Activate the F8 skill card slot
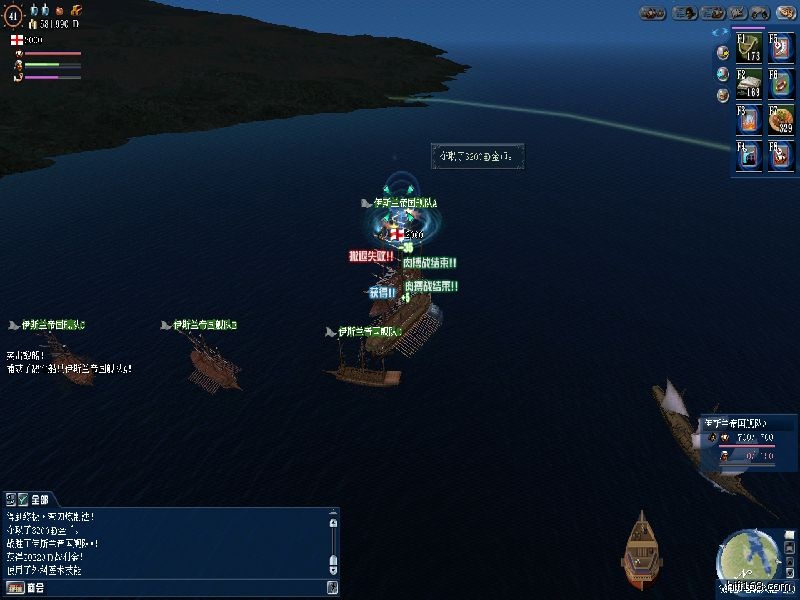Viewport: 800px width, 600px height. [x=781, y=155]
